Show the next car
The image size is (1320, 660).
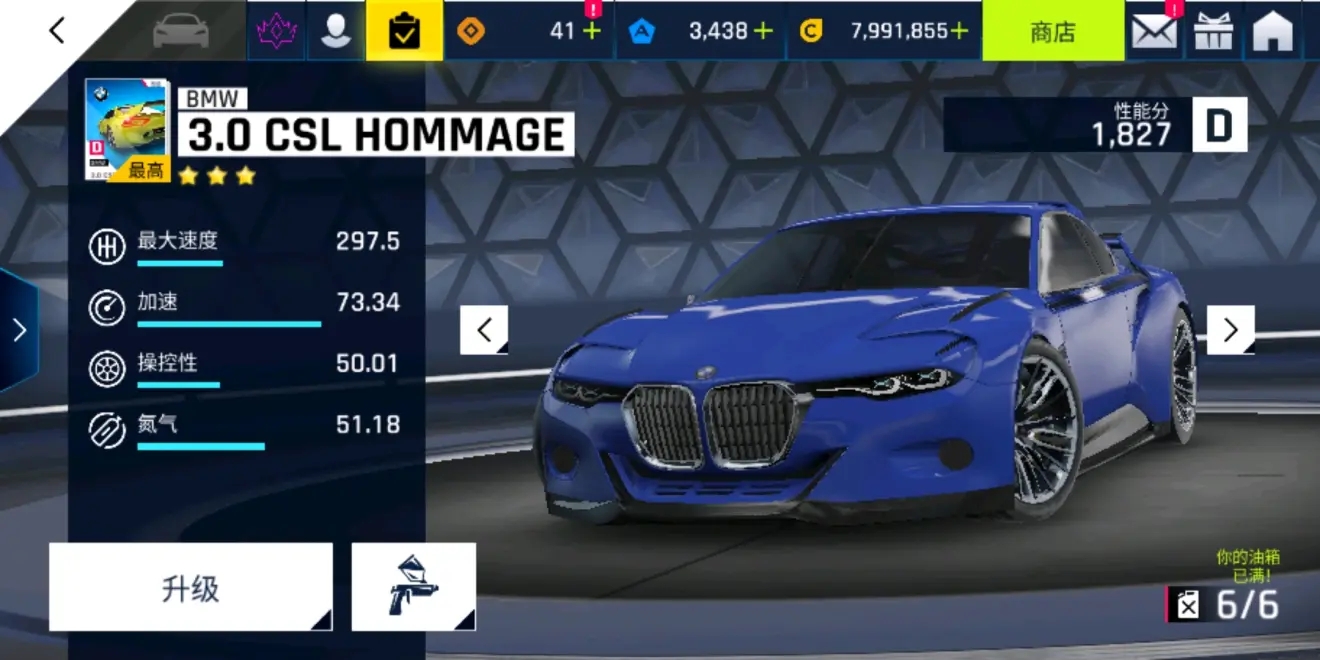coord(1230,330)
